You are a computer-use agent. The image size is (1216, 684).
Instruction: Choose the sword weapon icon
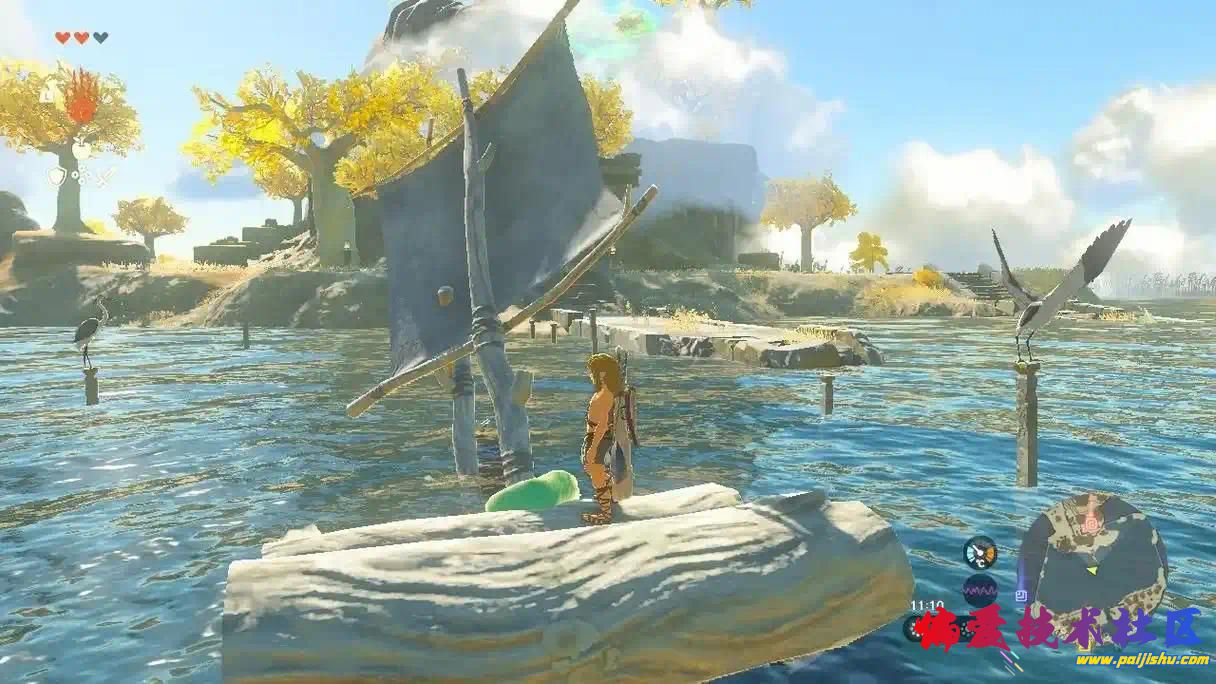tap(105, 177)
